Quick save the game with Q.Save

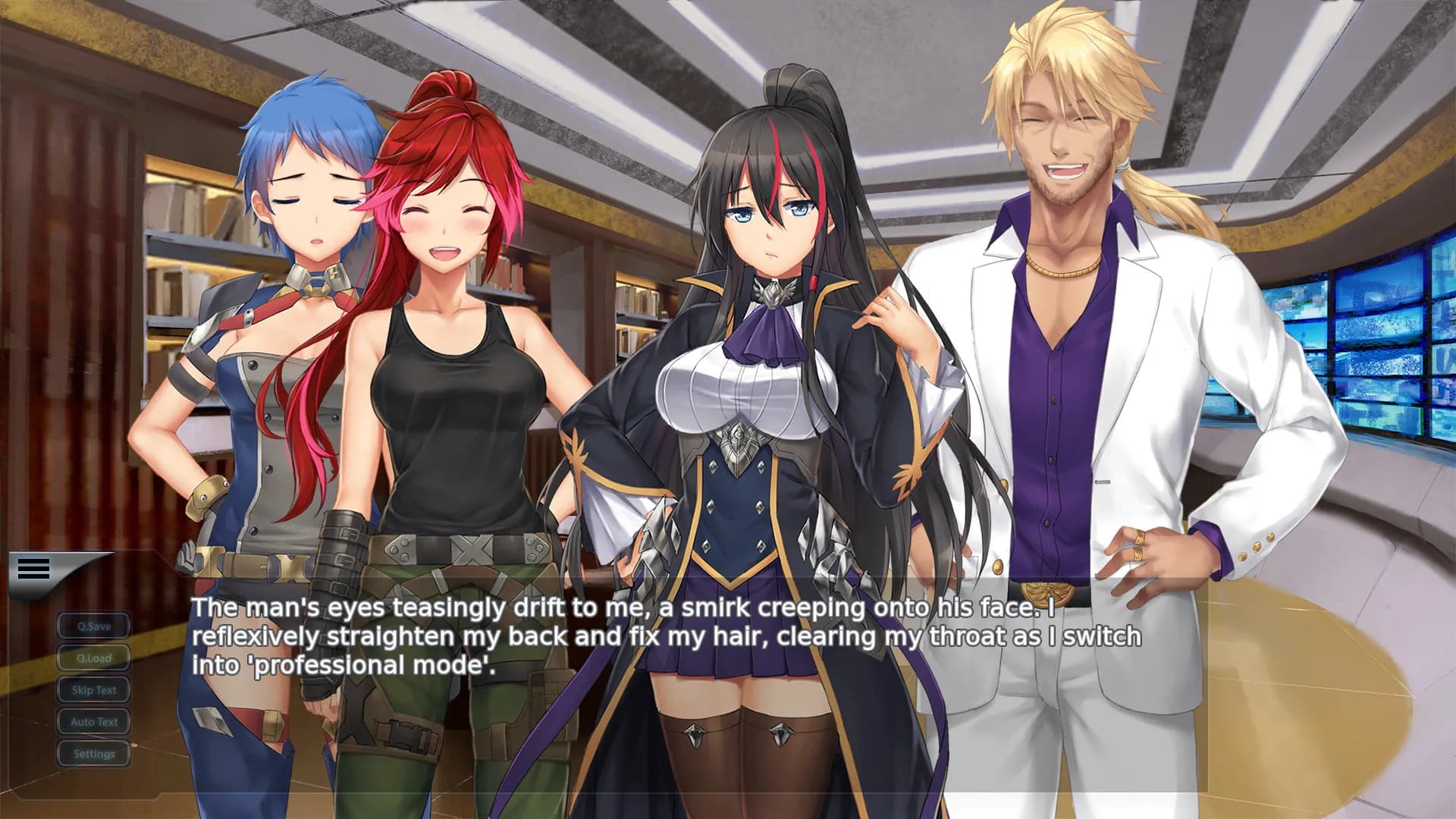93,626
